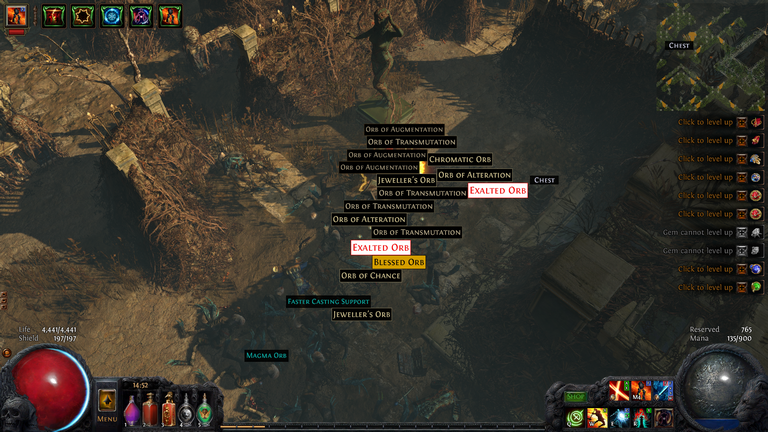
Task: Use the silver flask in slot 4
Action: point(187,410)
